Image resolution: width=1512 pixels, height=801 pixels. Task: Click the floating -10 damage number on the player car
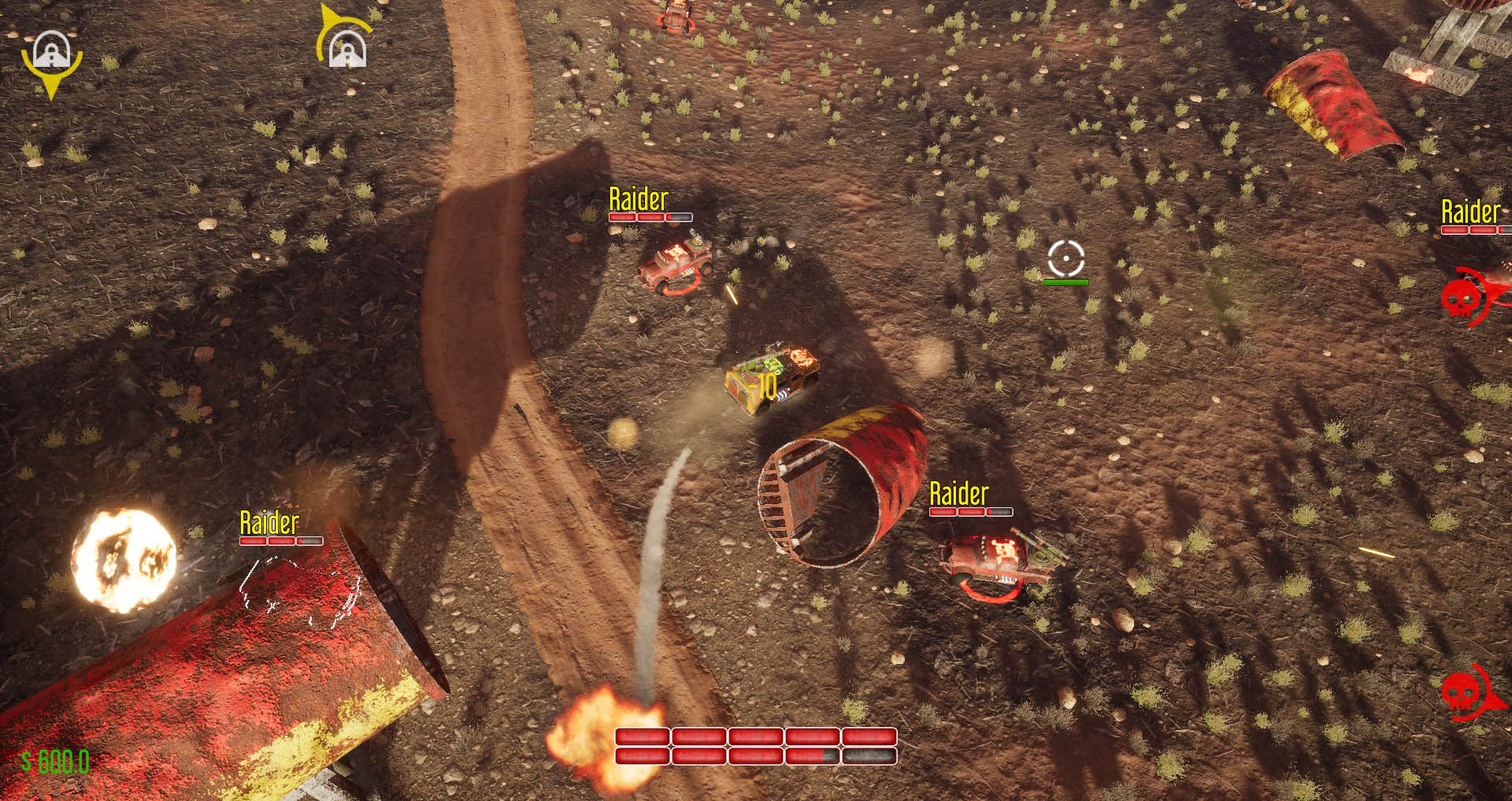click(763, 385)
